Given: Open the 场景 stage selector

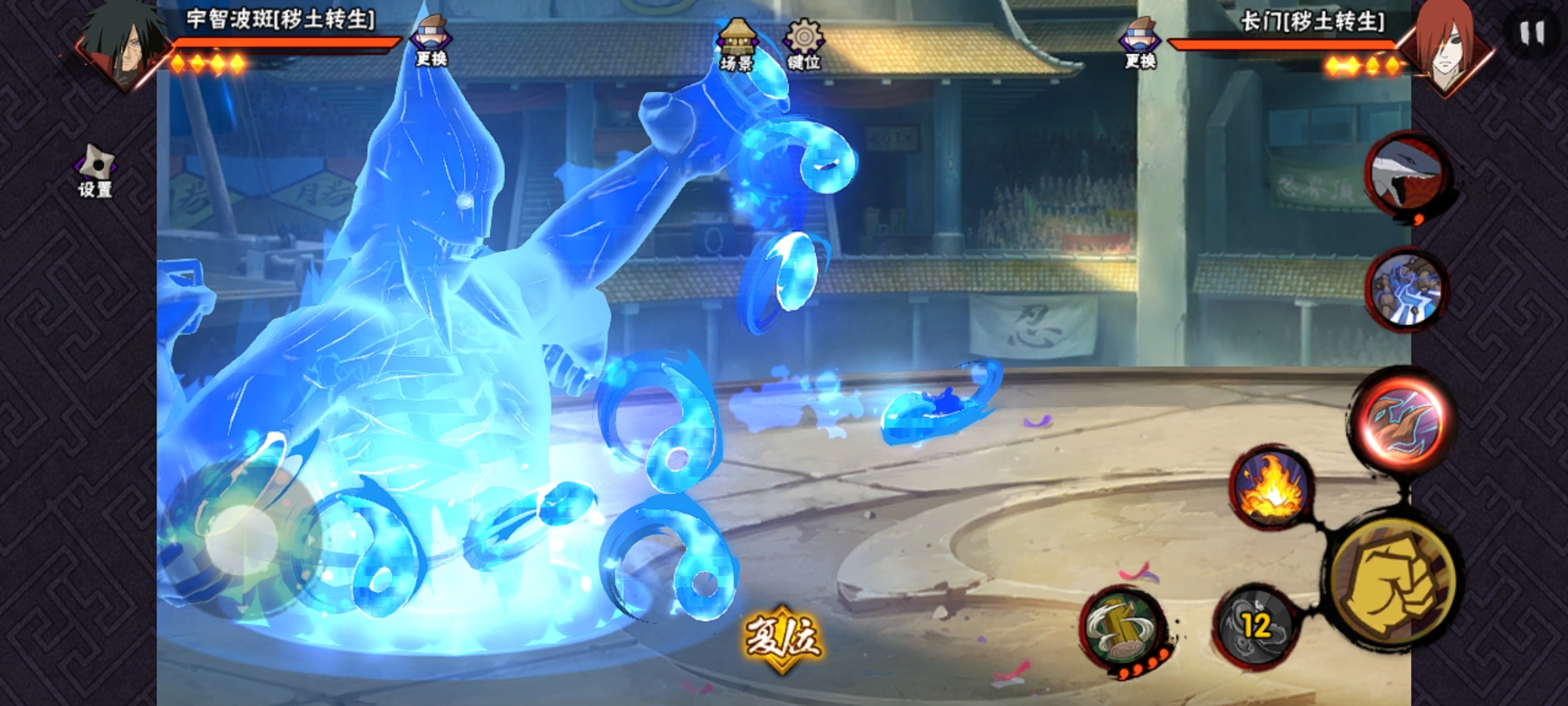Looking at the screenshot, I should 737,44.
